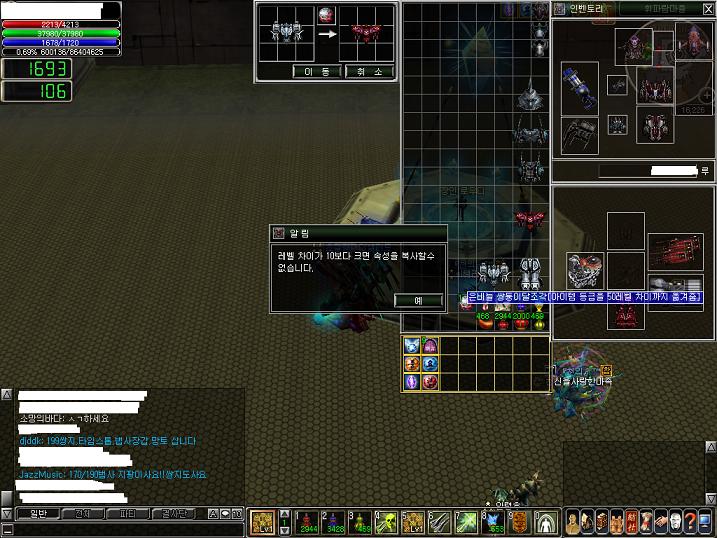717x538 pixels.
Task: Switch to the 일반 chat tab
Action: (x=38, y=513)
